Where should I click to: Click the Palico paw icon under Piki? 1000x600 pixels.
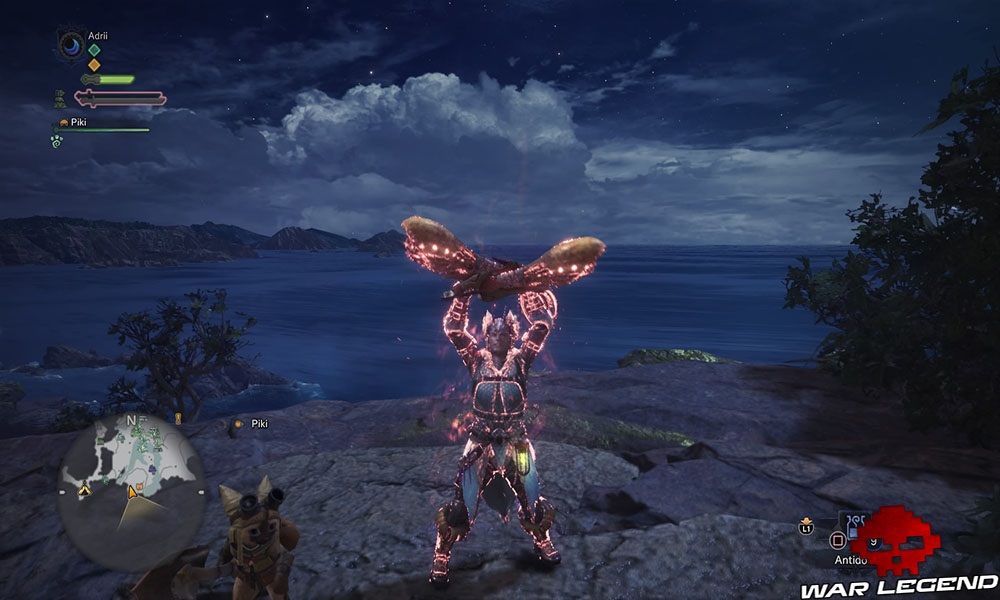click(57, 142)
